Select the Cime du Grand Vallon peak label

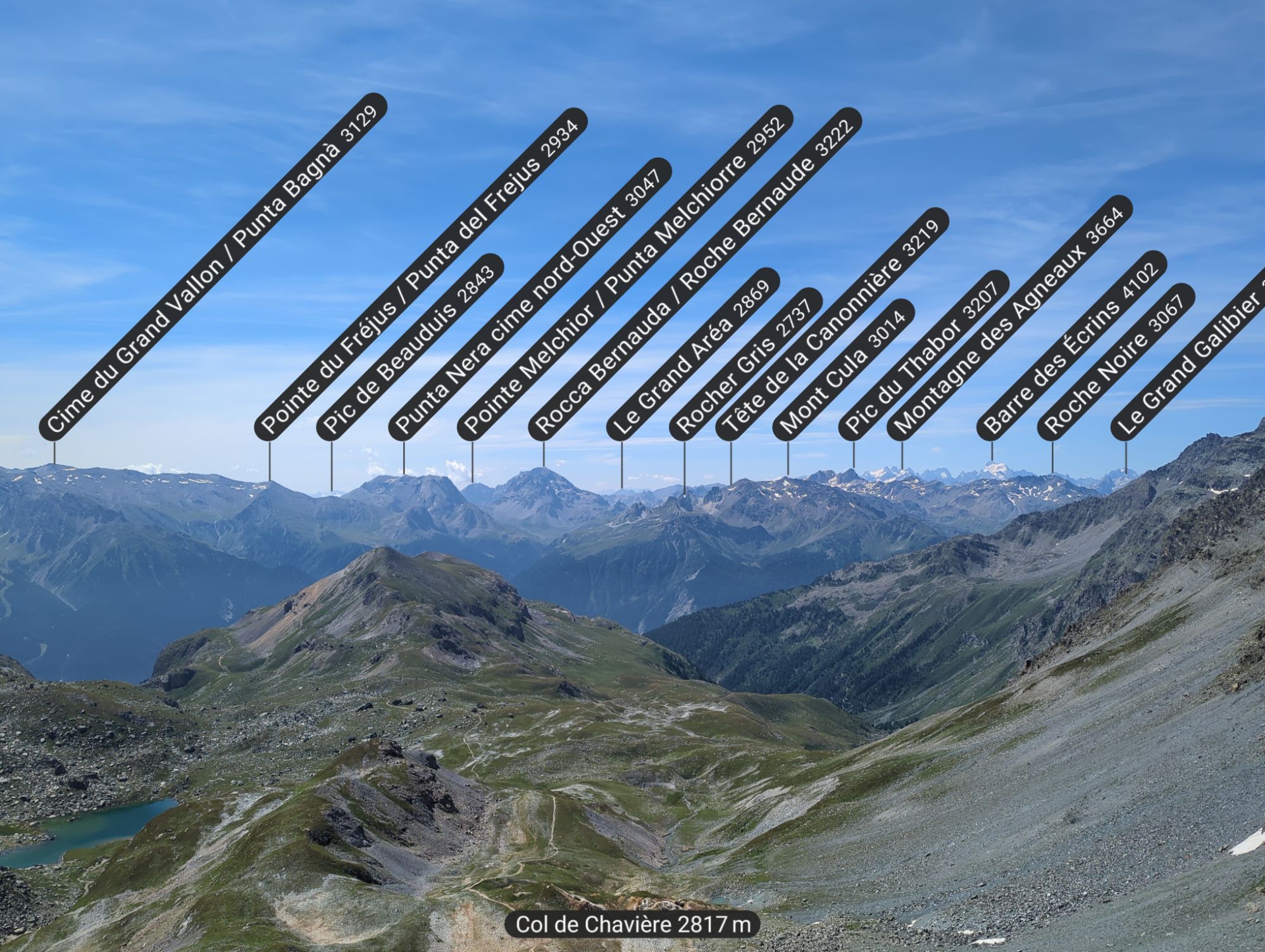coord(213,266)
